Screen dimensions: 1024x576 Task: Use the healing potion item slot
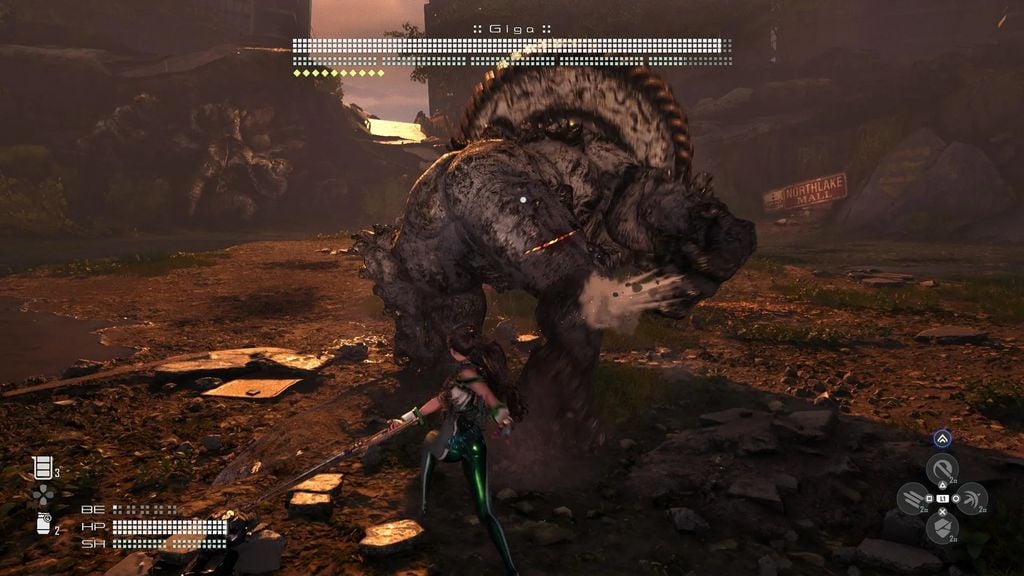click(42, 467)
